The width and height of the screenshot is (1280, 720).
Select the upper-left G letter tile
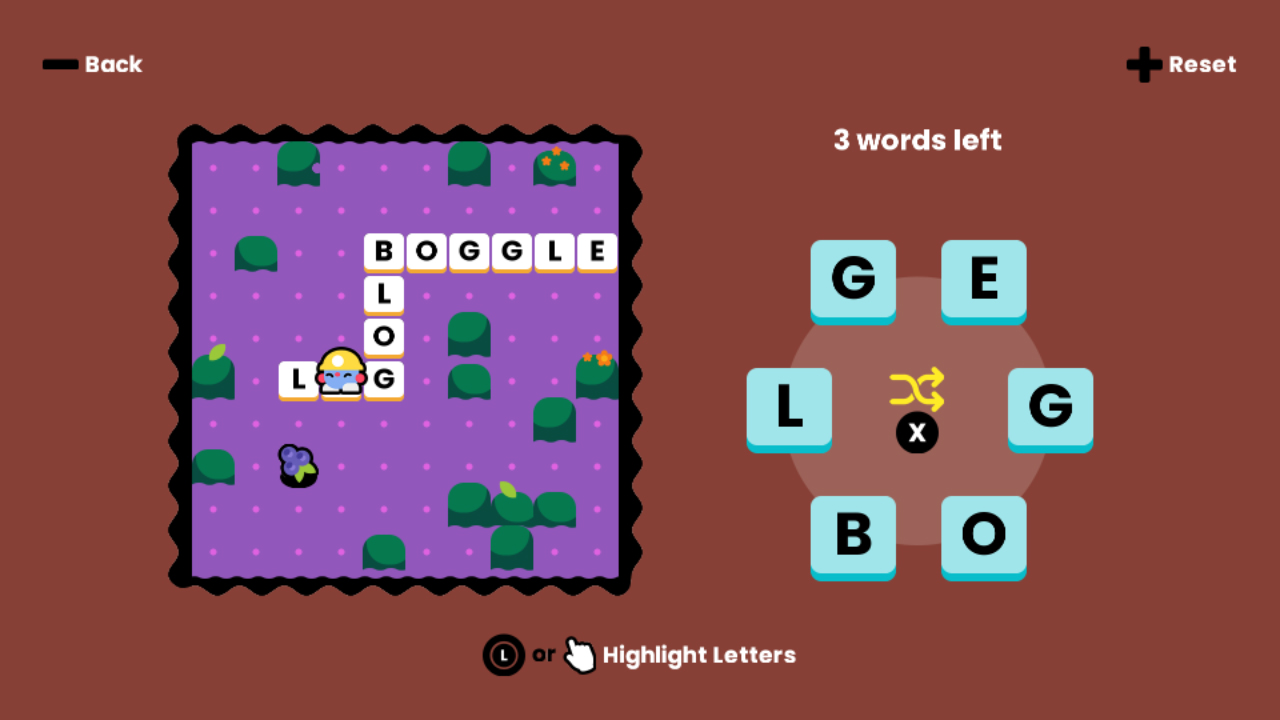pyautogui.click(x=853, y=281)
